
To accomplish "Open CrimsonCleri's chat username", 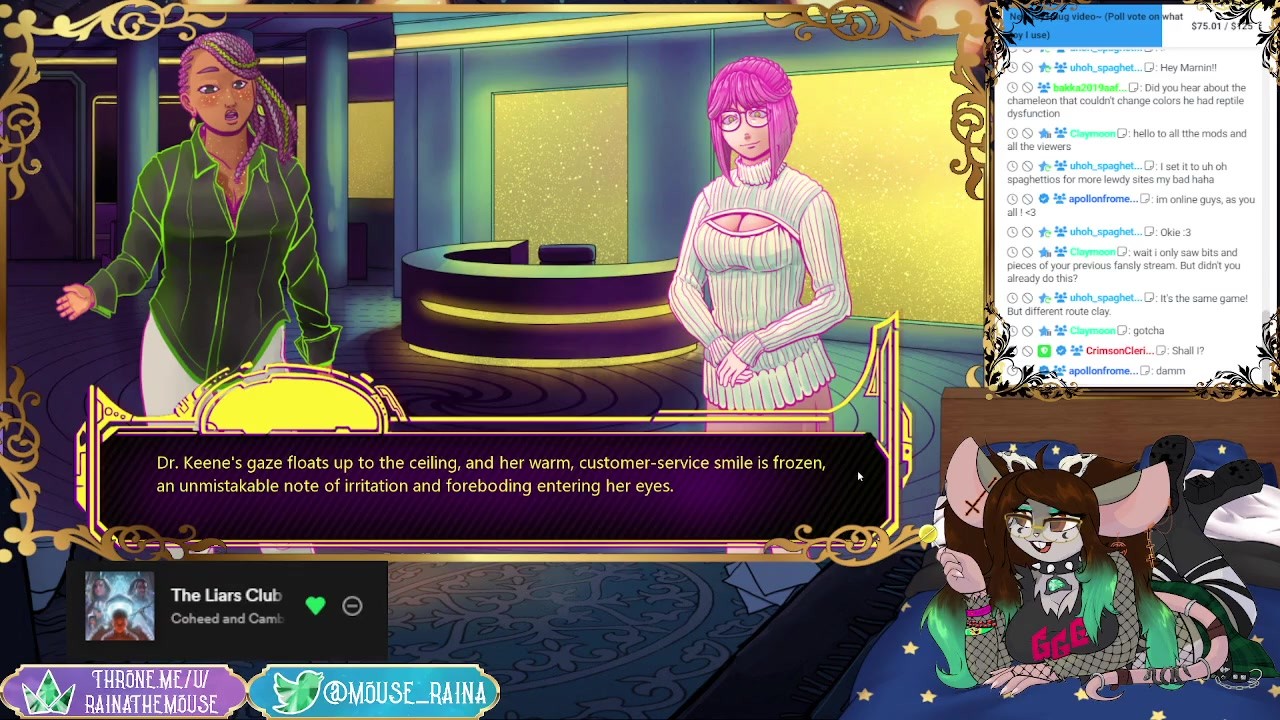I will pos(1119,351).
